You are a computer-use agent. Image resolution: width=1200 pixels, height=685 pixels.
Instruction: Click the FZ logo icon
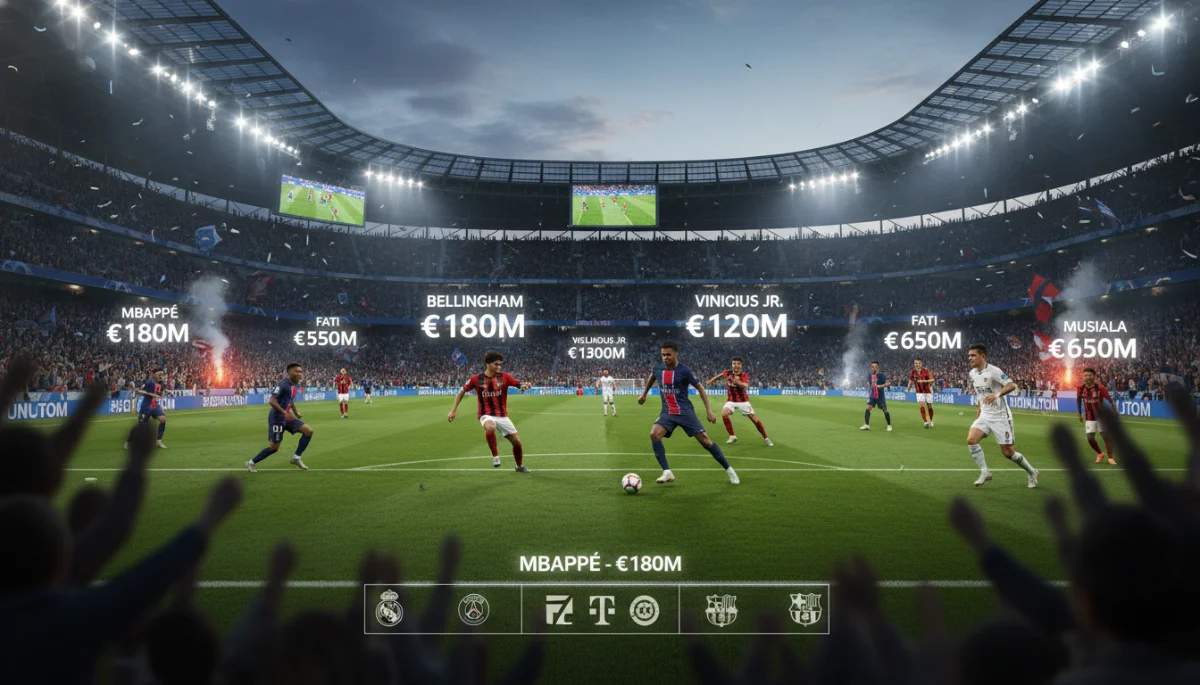point(559,609)
